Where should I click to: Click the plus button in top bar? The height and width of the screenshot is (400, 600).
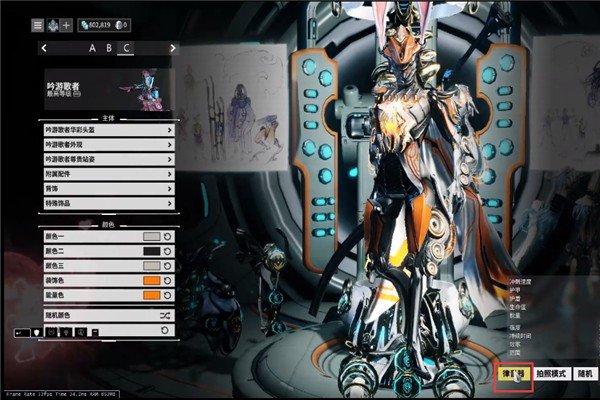(66, 23)
